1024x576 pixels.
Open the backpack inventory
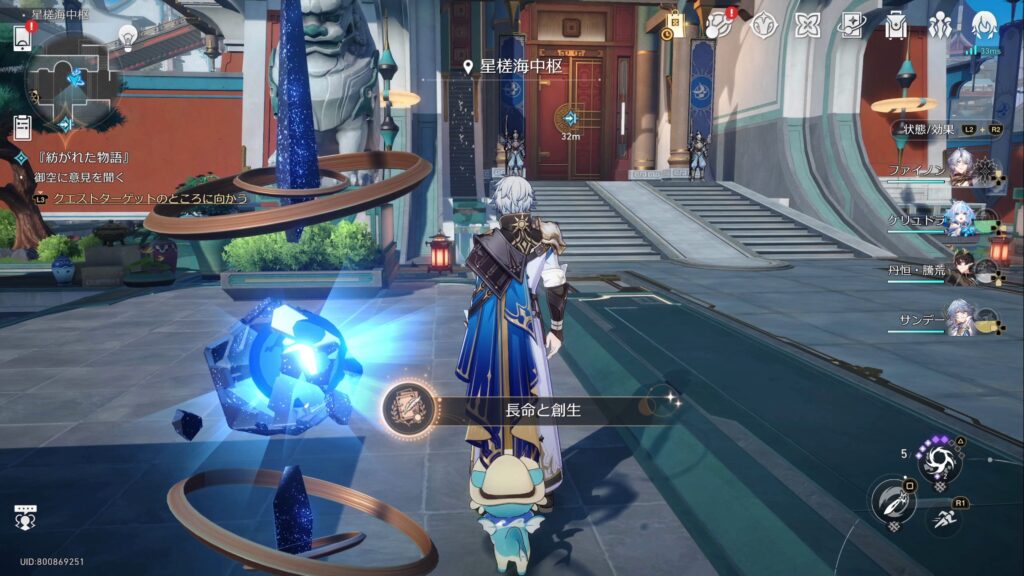[896, 25]
